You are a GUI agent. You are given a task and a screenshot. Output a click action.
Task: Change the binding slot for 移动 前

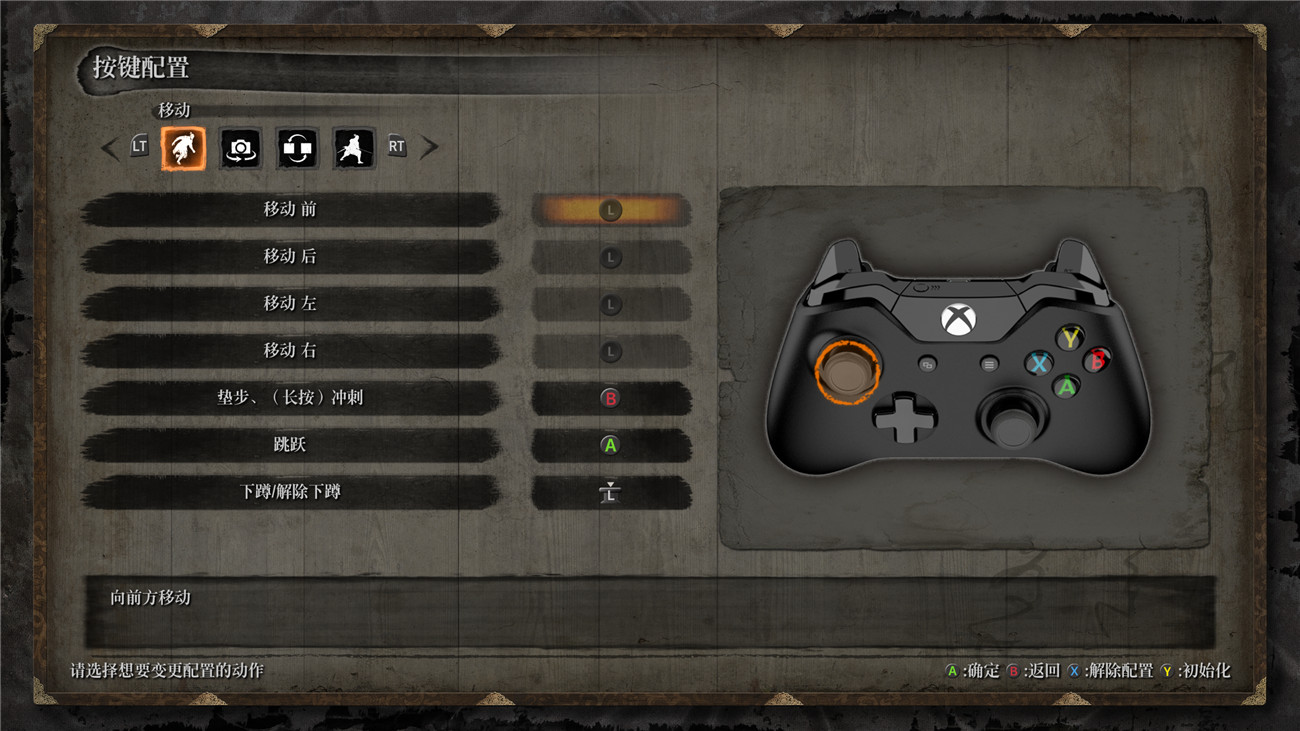point(610,210)
